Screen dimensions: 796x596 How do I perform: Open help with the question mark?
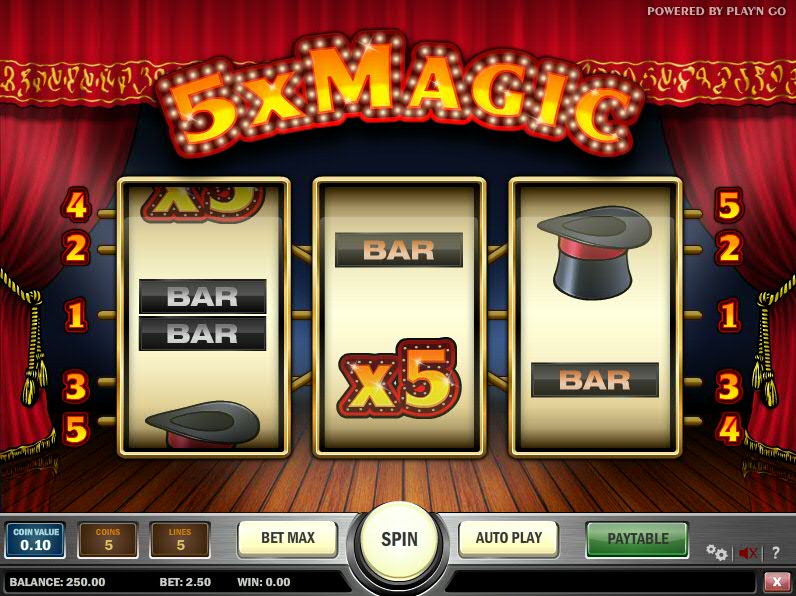coord(776,553)
